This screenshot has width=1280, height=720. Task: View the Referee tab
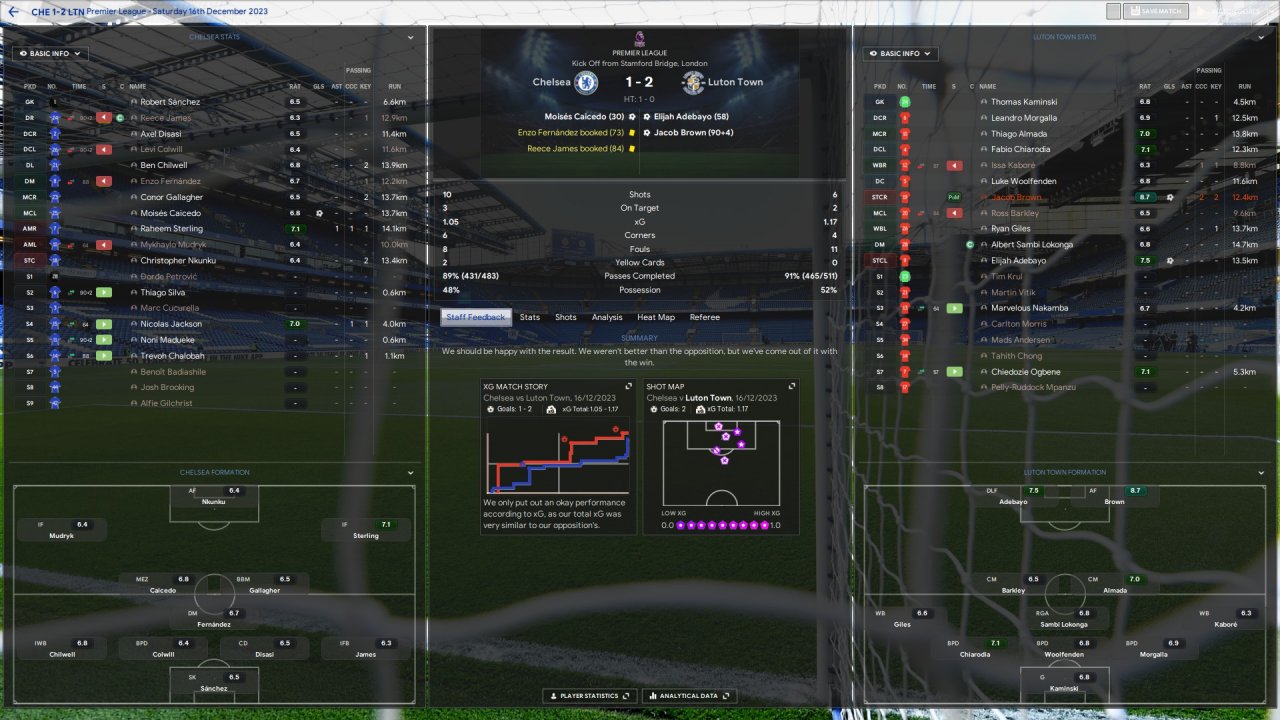[704, 317]
